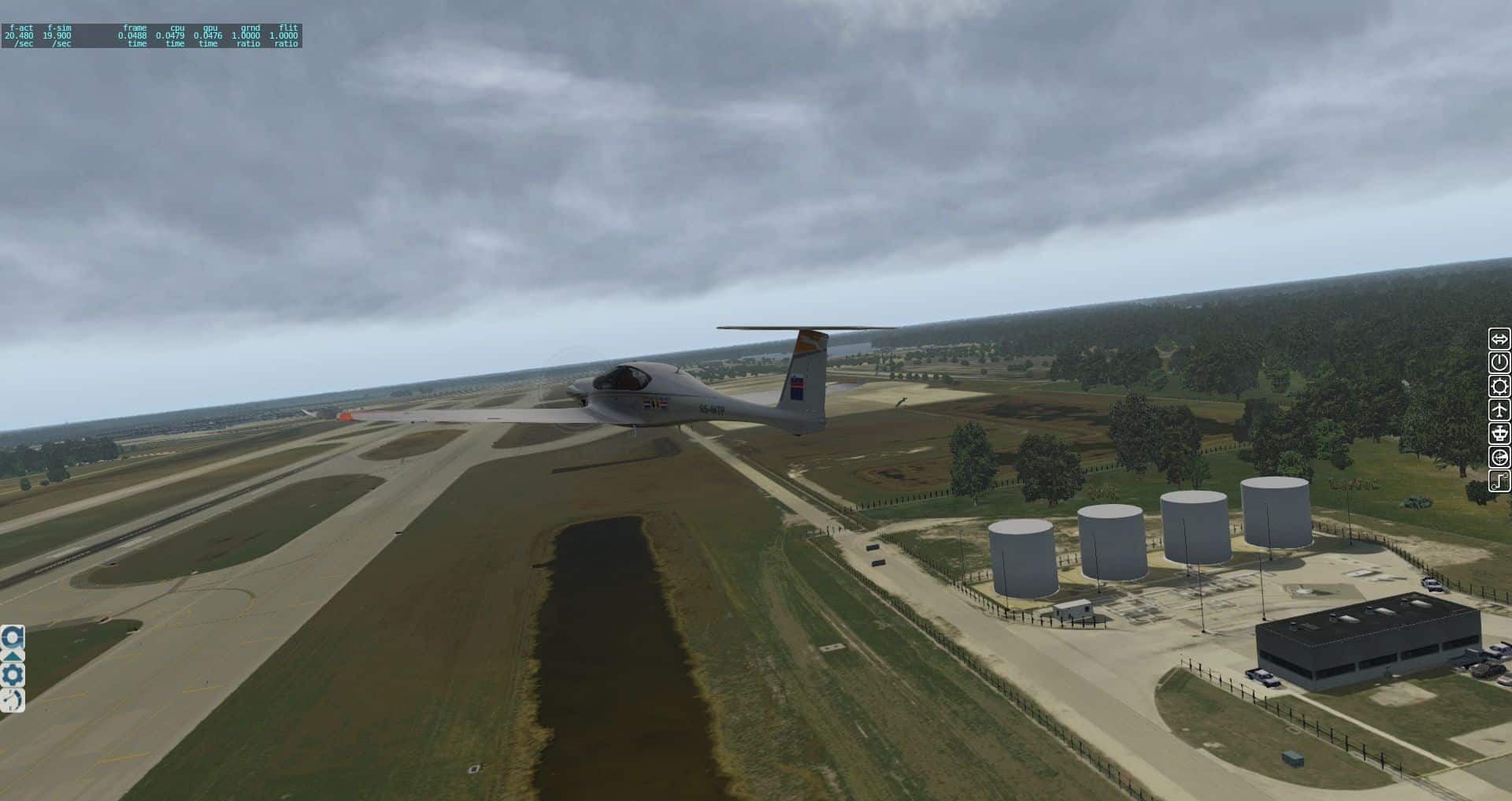Open the blue gear plugin settings
Screen dimensions: 1512x801
tap(13, 675)
